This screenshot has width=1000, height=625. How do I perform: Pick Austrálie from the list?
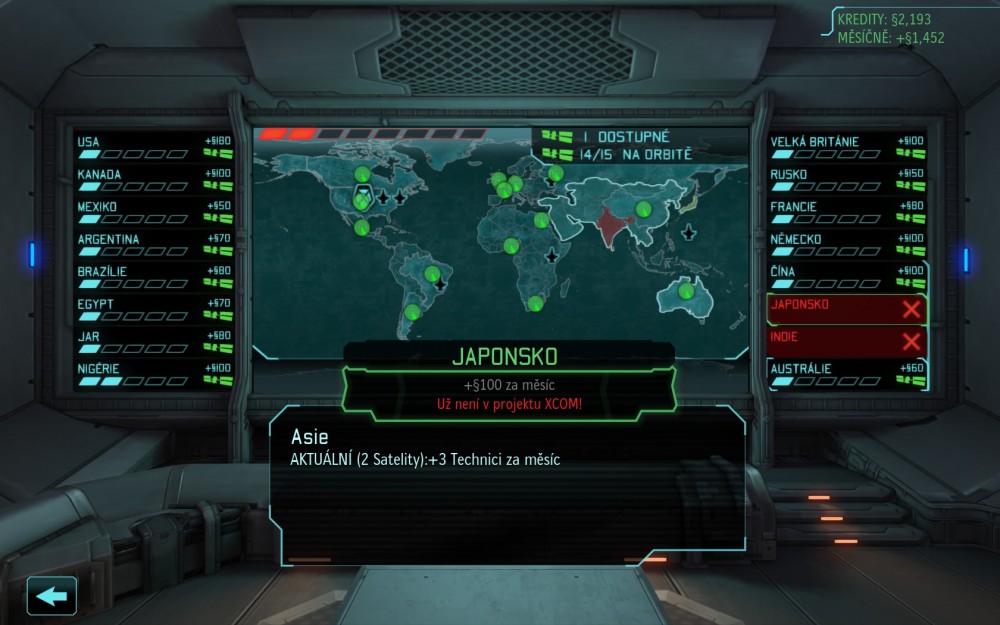(x=846, y=374)
